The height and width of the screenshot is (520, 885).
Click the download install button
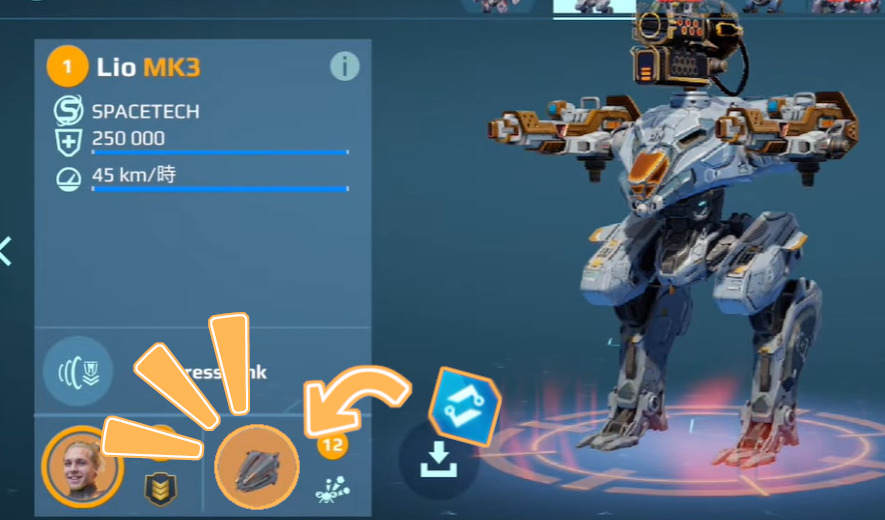(x=438, y=461)
